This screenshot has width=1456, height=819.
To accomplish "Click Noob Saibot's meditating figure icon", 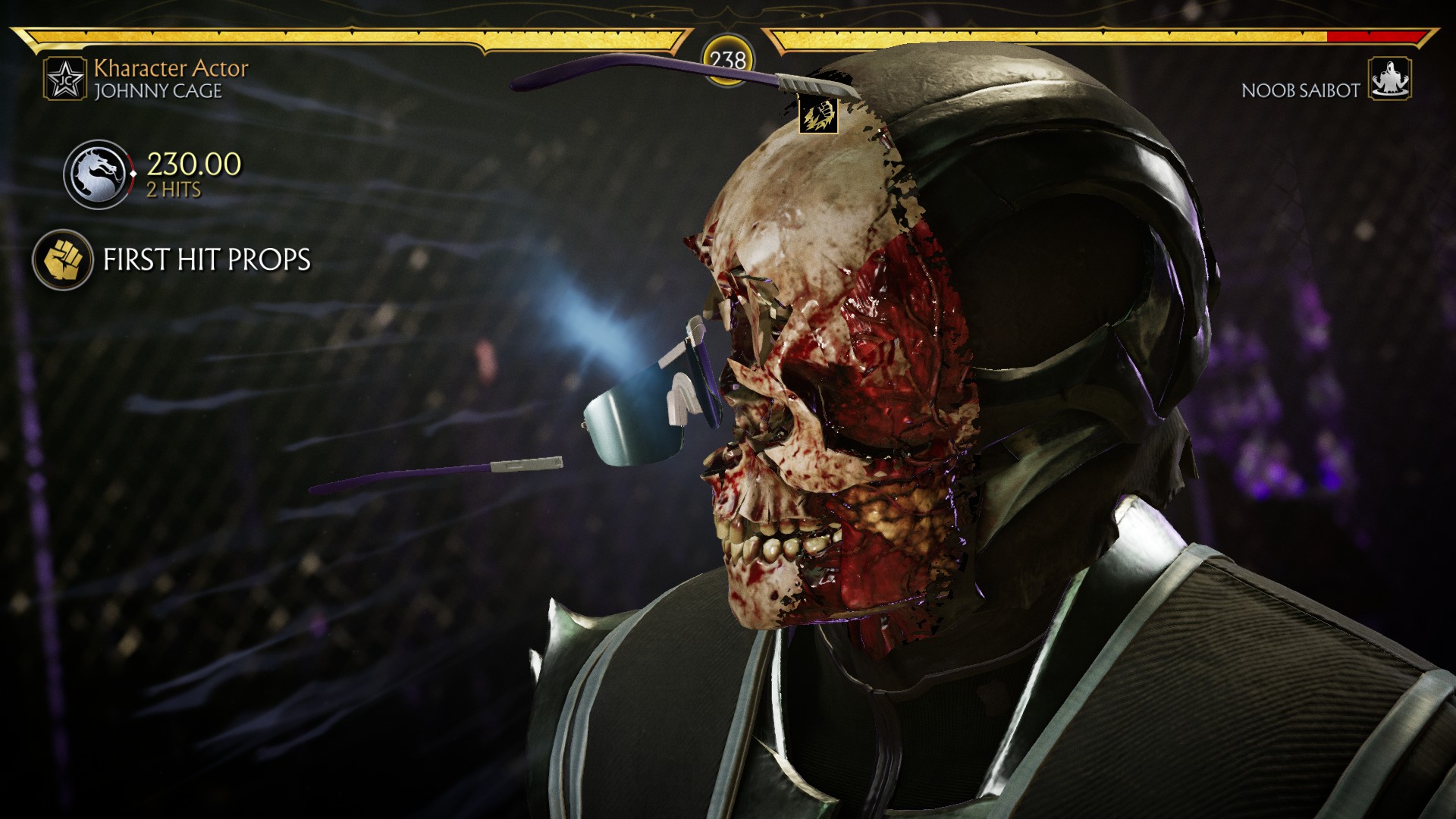I will (1389, 79).
